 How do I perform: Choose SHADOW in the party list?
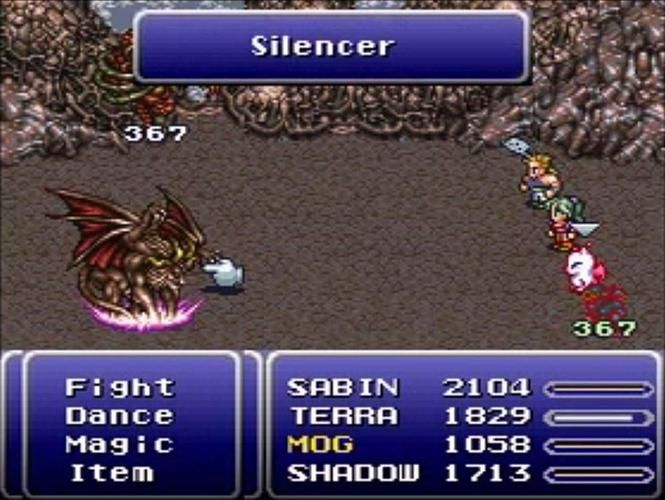pos(352,472)
